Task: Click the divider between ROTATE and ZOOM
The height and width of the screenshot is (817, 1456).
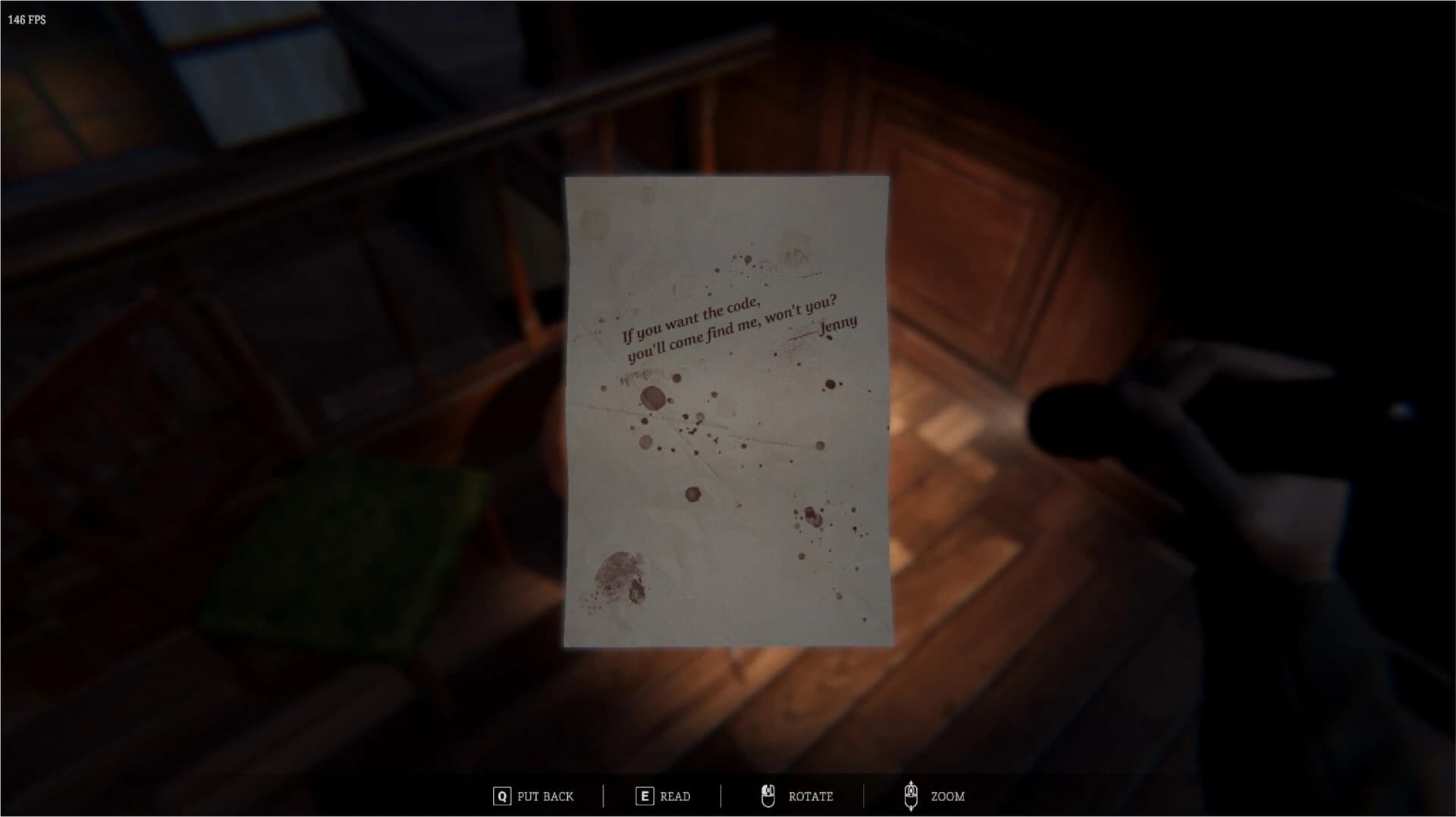Action: [863, 796]
